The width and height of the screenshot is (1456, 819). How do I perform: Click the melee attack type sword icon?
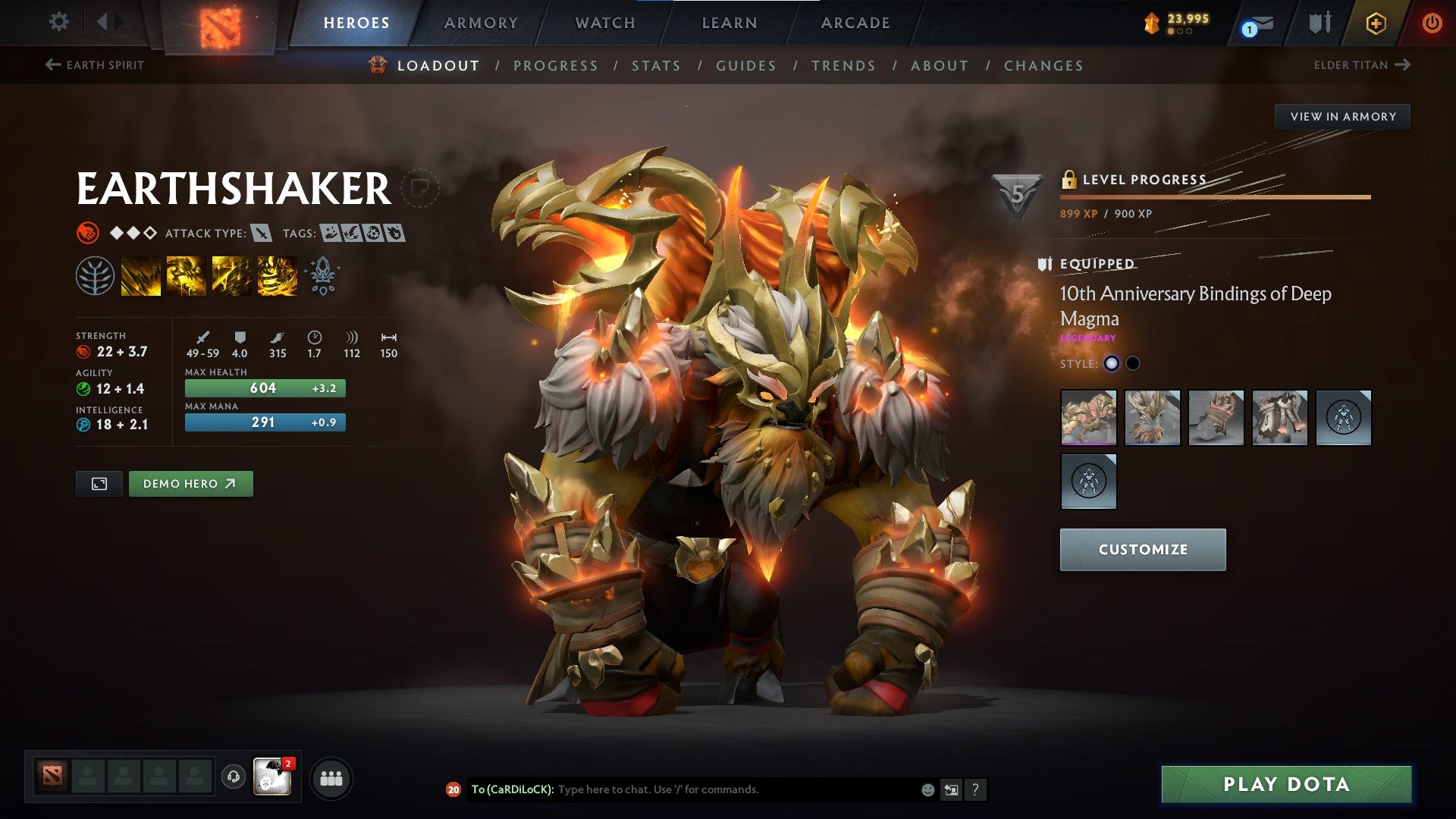point(262,234)
